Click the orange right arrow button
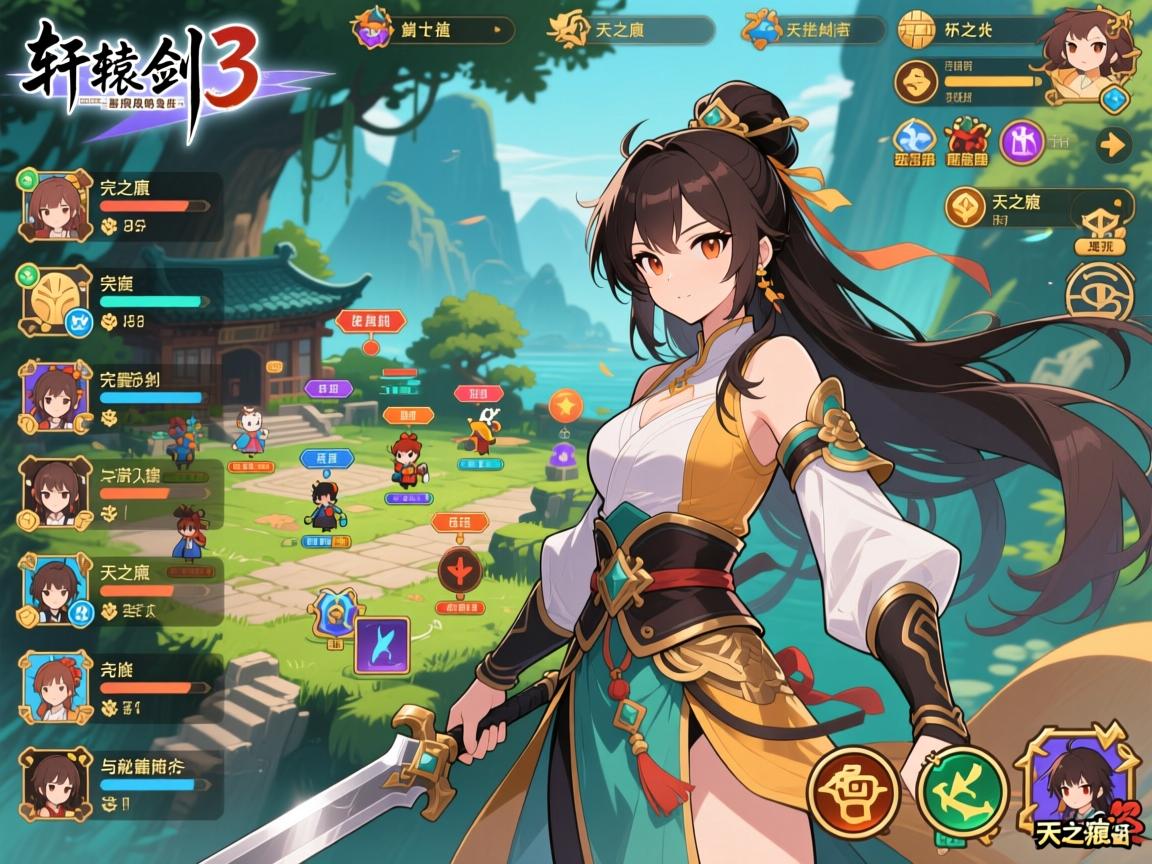 (1113, 144)
